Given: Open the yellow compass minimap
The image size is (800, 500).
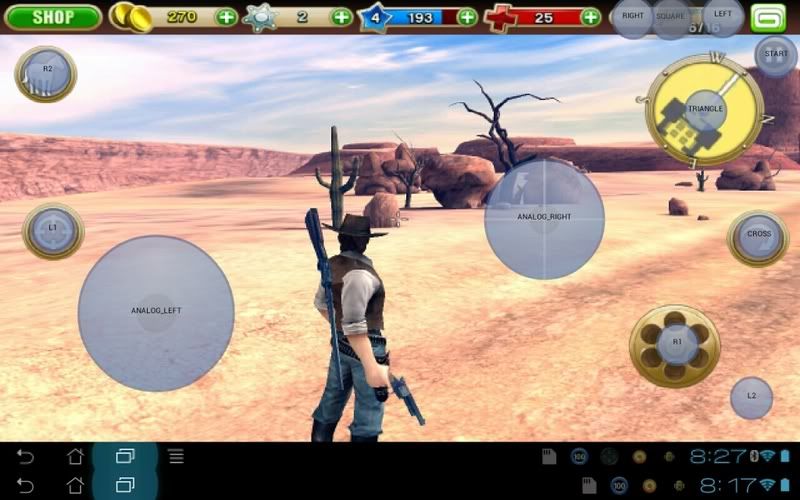Looking at the screenshot, I should point(705,110).
